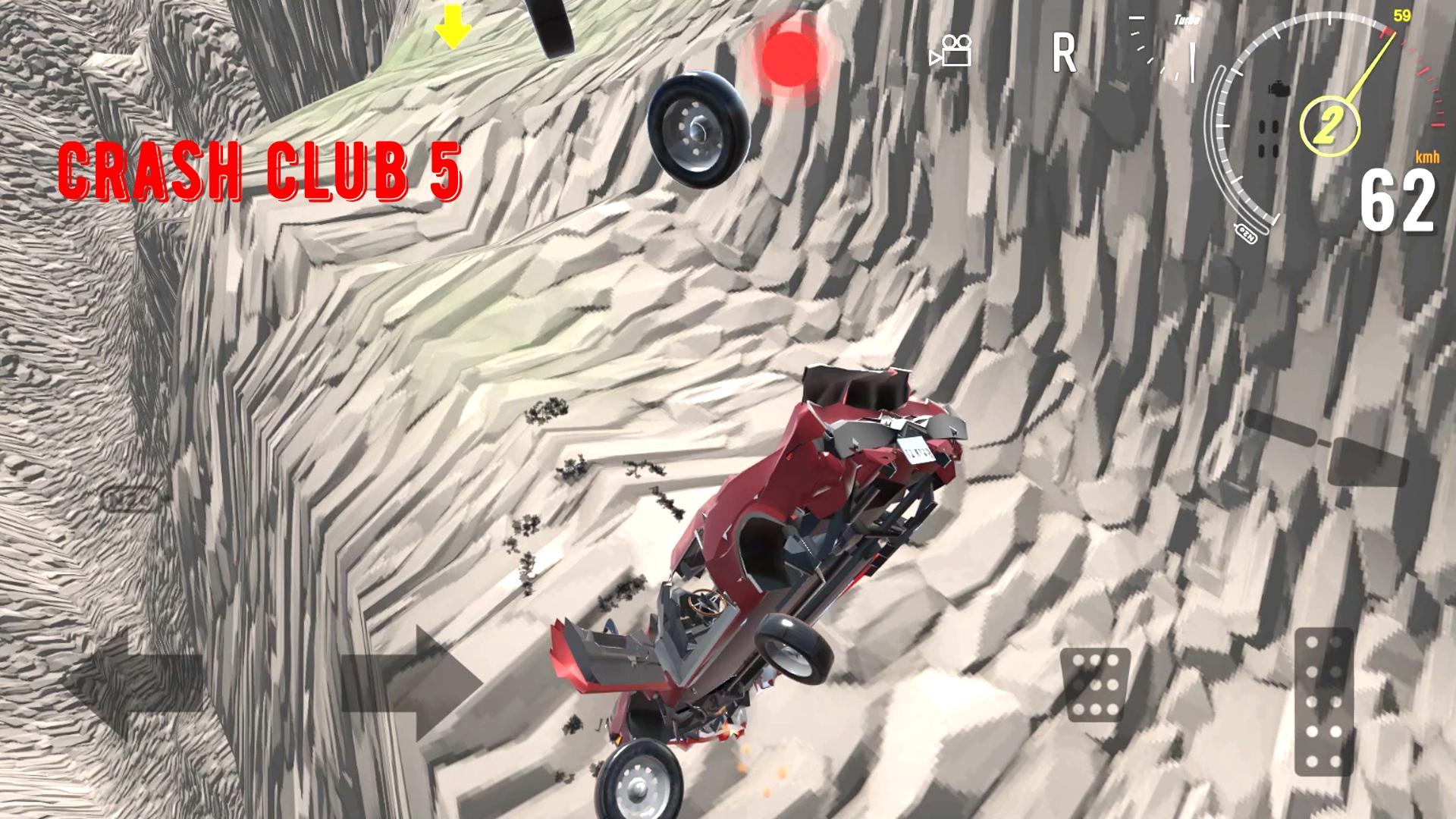Image resolution: width=1456 pixels, height=819 pixels.
Task: Tap the kmh unit label
Action: [x=1426, y=158]
